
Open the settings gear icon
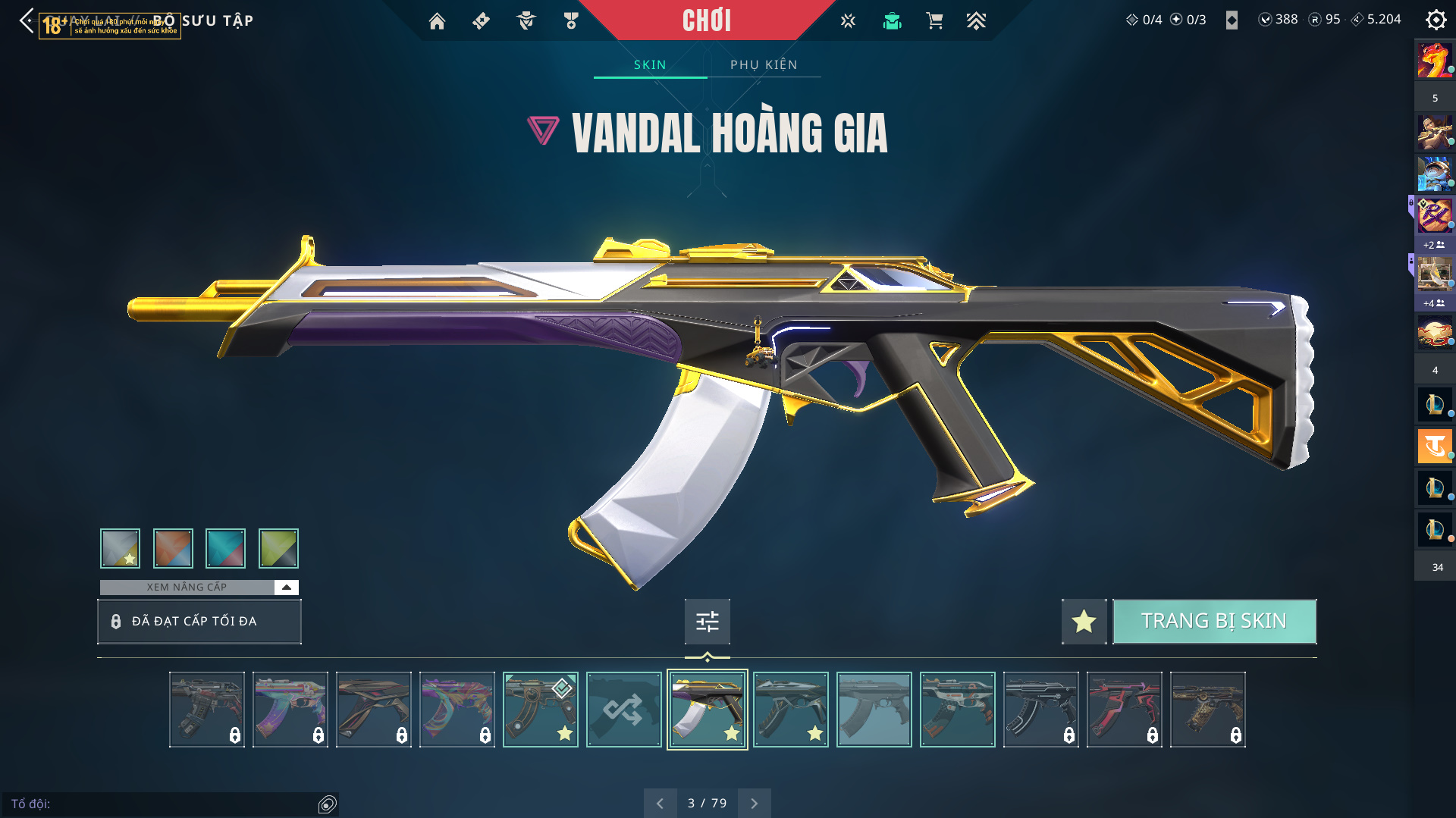tap(1436, 20)
